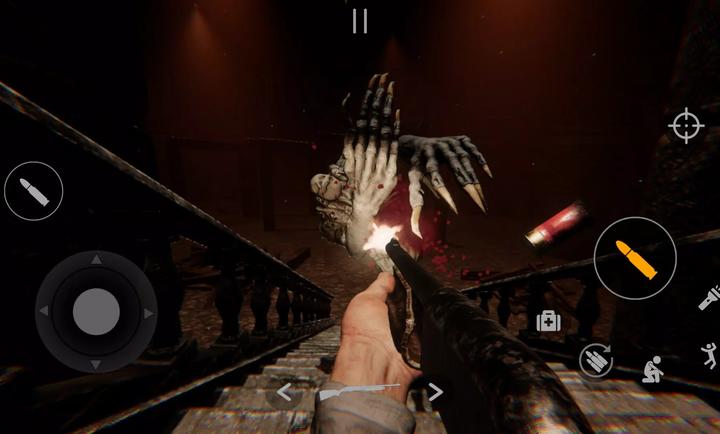
Task: Pause the game with the top pause button
Action: coord(360,21)
